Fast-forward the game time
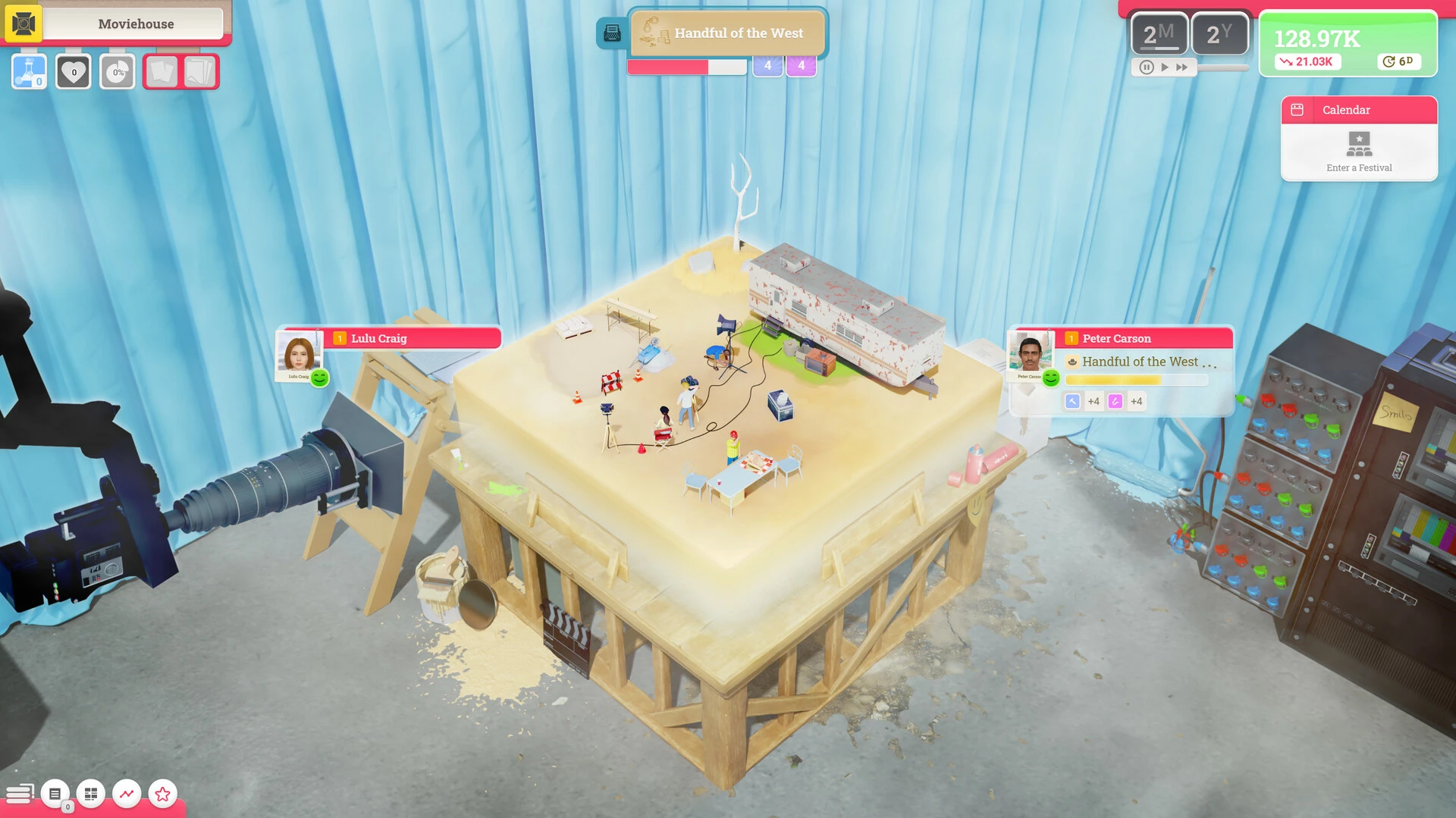This screenshot has height=818, width=1456. click(x=1182, y=67)
